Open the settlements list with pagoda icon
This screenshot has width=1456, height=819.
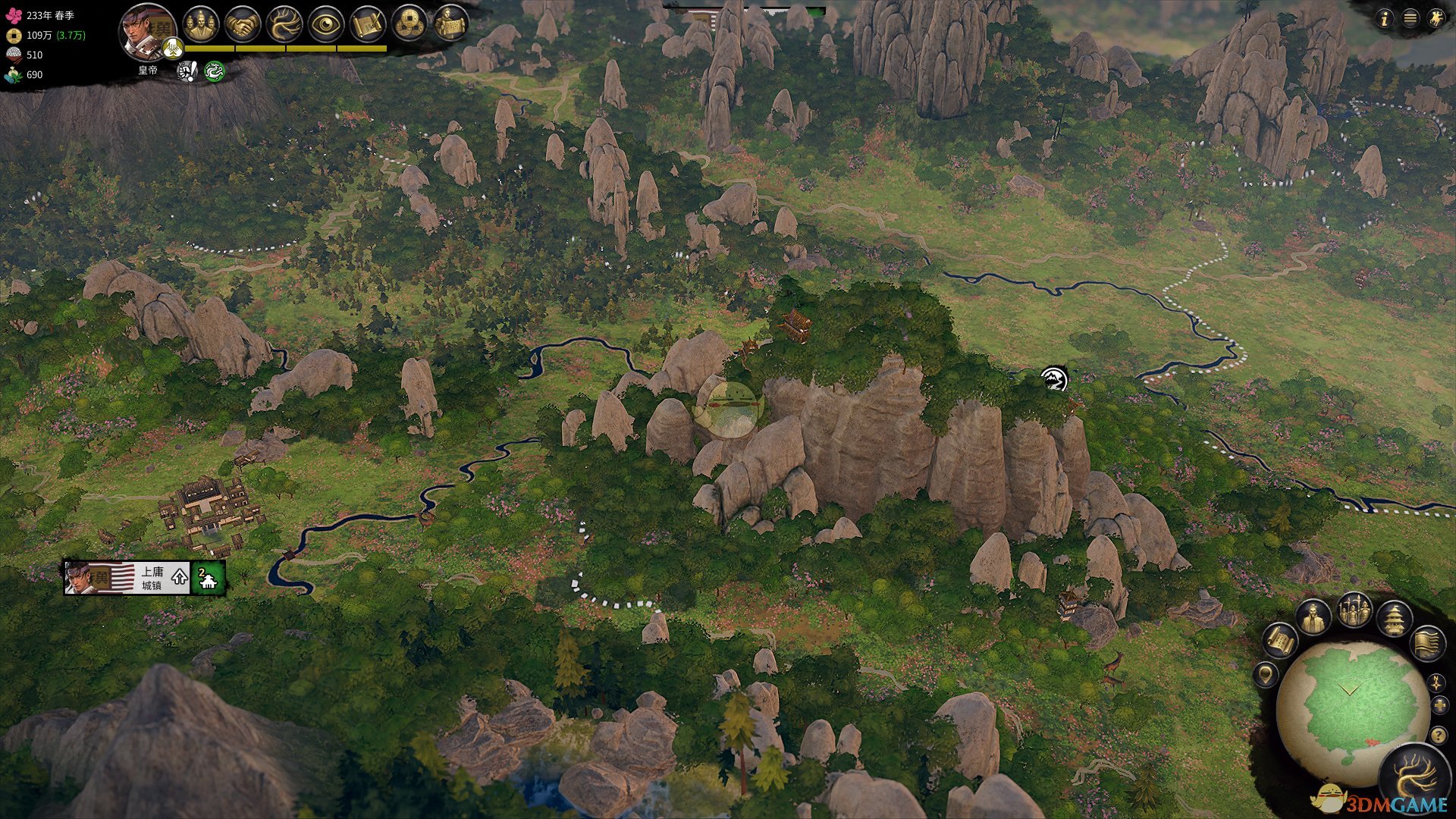(x=1394, y=618)
